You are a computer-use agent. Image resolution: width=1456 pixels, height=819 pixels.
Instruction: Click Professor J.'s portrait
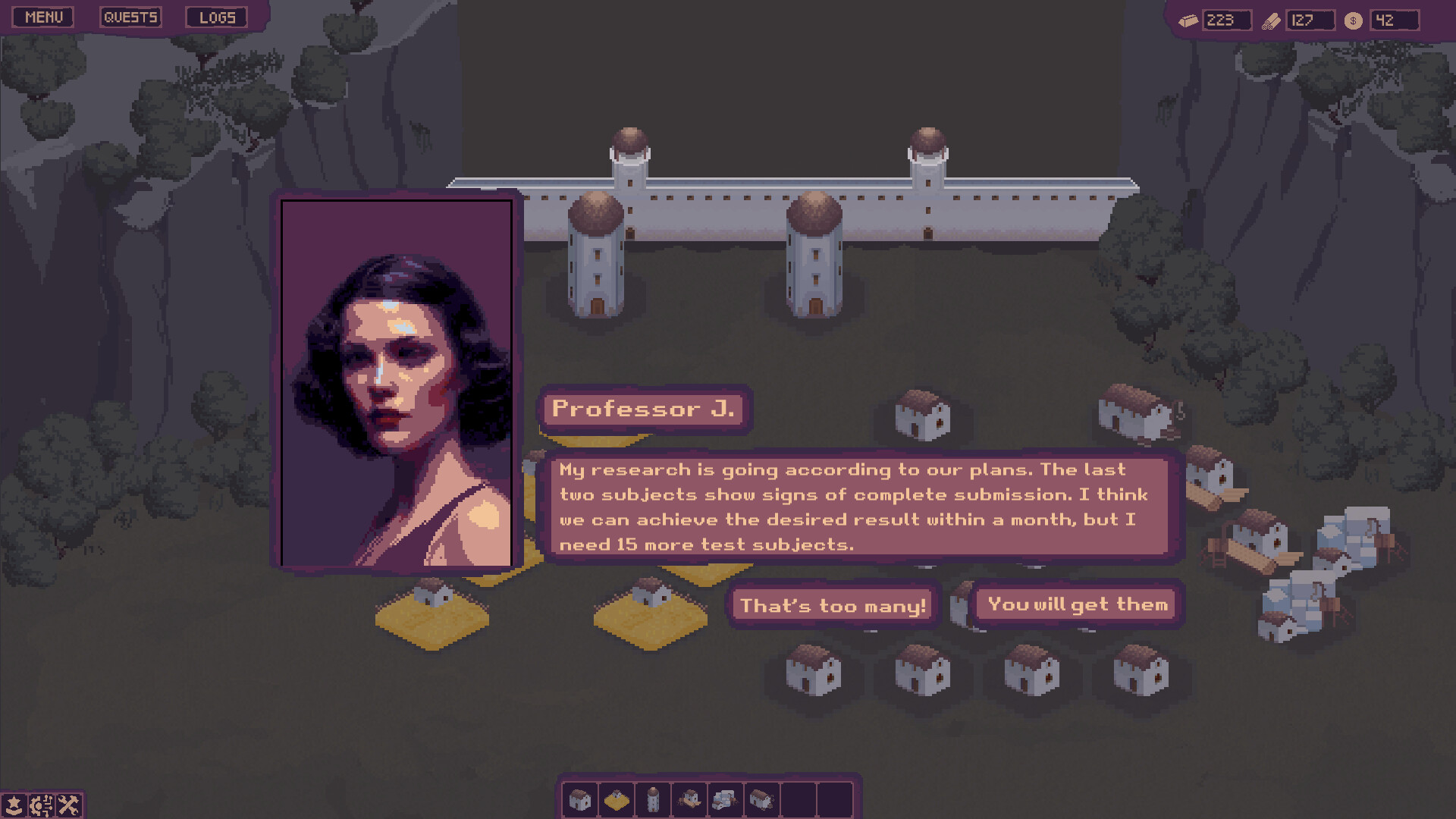(x=397, y=383)
